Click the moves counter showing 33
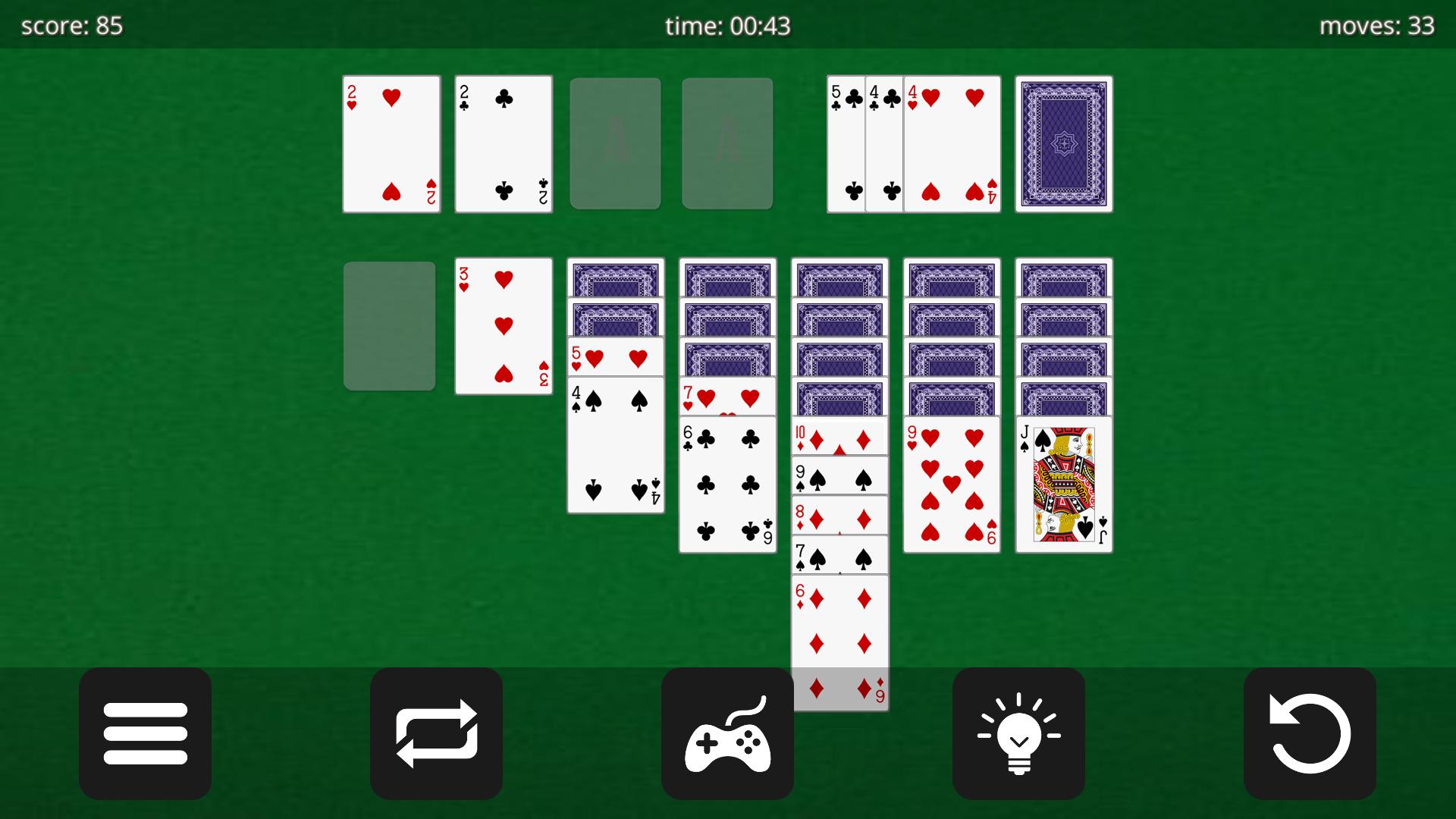Image resolution: width=1456 pixels, height=819 pixels. tap(1377, 25)
